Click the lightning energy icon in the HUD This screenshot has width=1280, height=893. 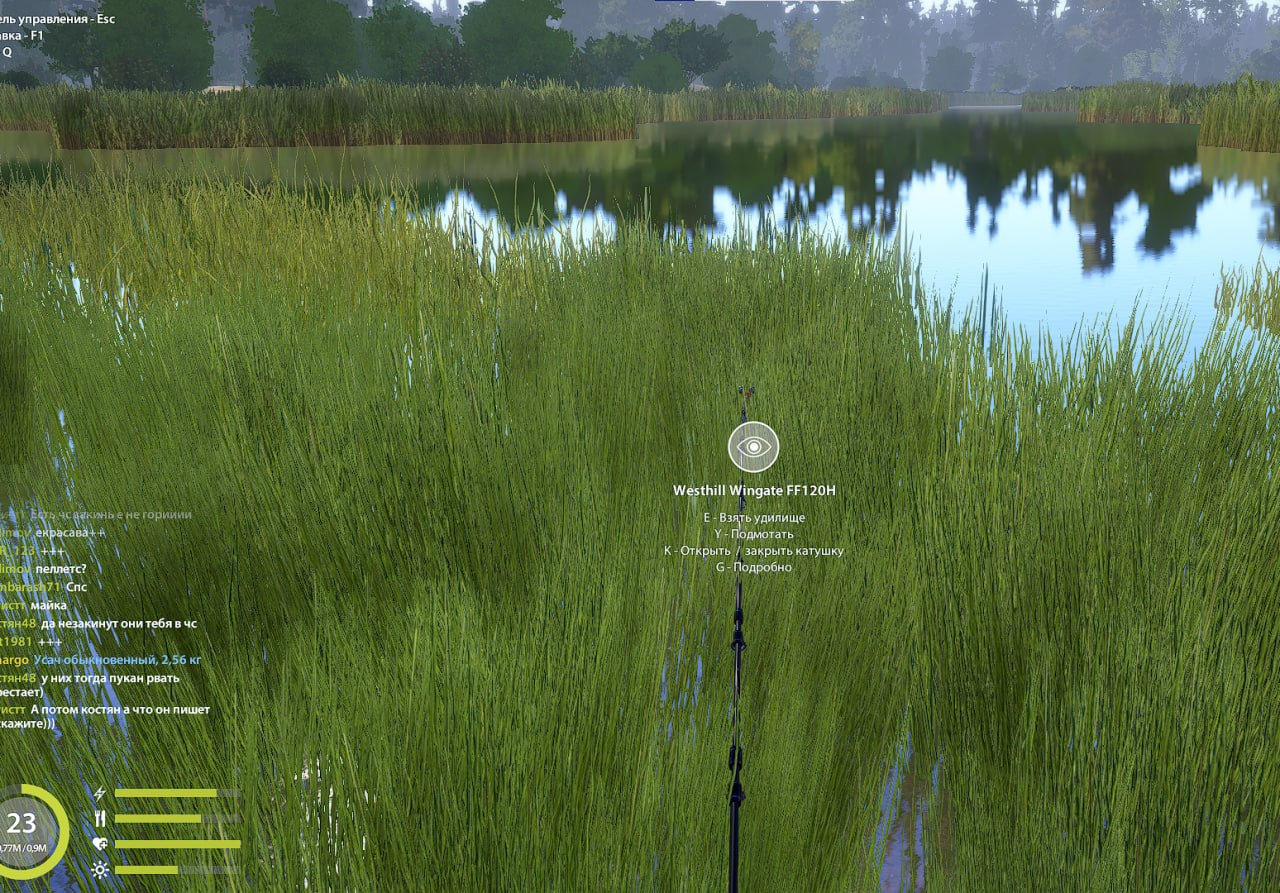100,792
